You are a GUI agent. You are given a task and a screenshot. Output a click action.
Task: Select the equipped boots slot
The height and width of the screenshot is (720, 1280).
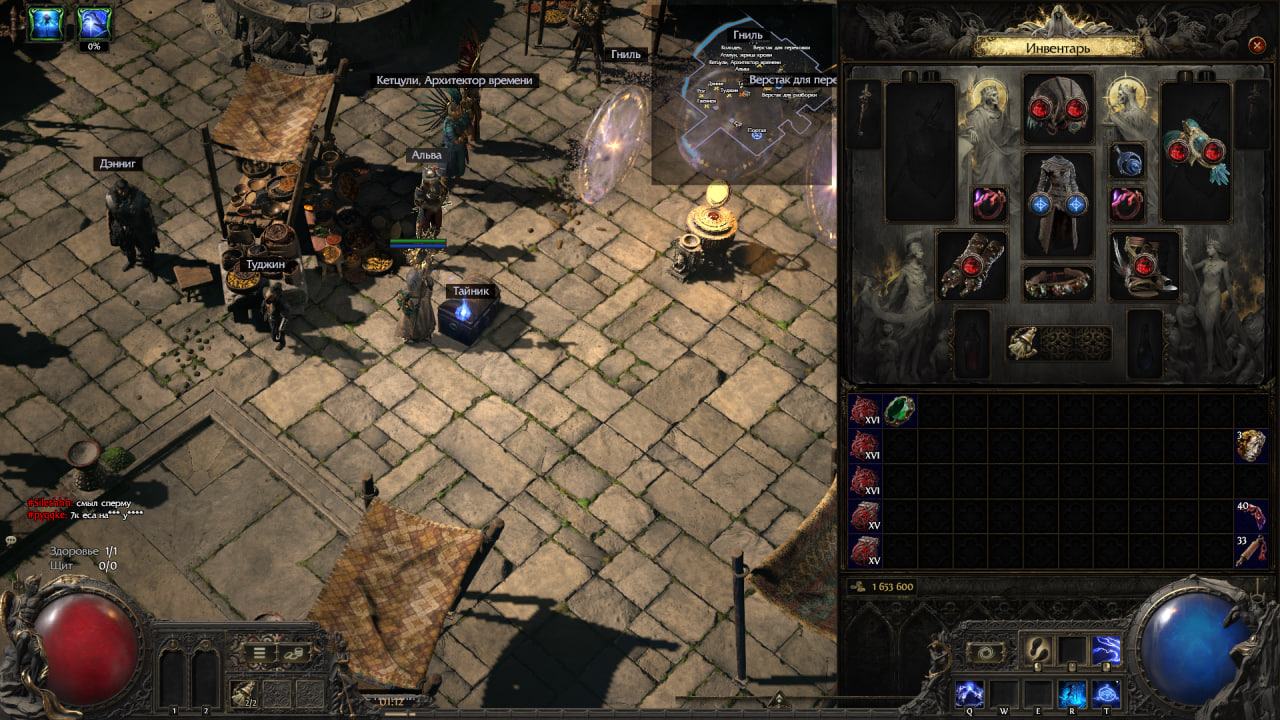pos(1145,265)
